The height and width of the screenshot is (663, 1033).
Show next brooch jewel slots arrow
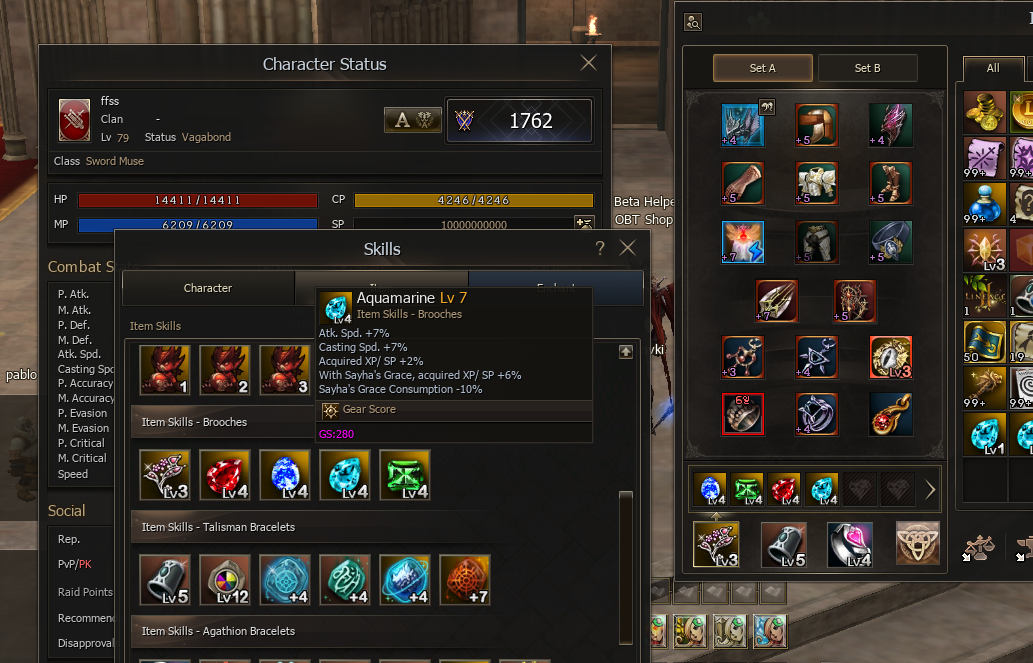[x=930, y=490]
